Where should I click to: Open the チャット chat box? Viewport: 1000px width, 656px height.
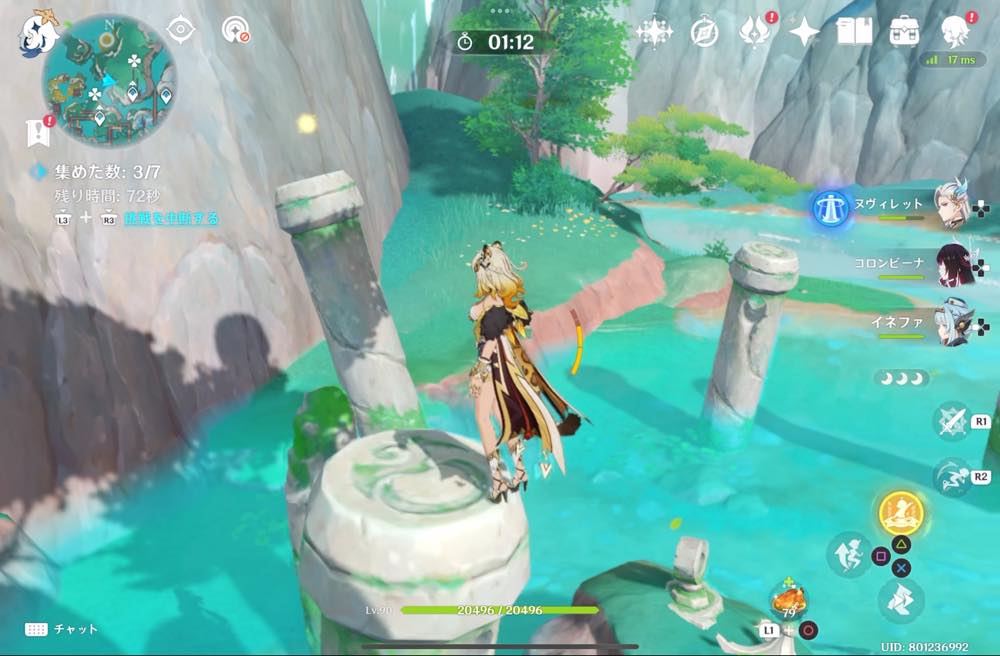(62, 629)
